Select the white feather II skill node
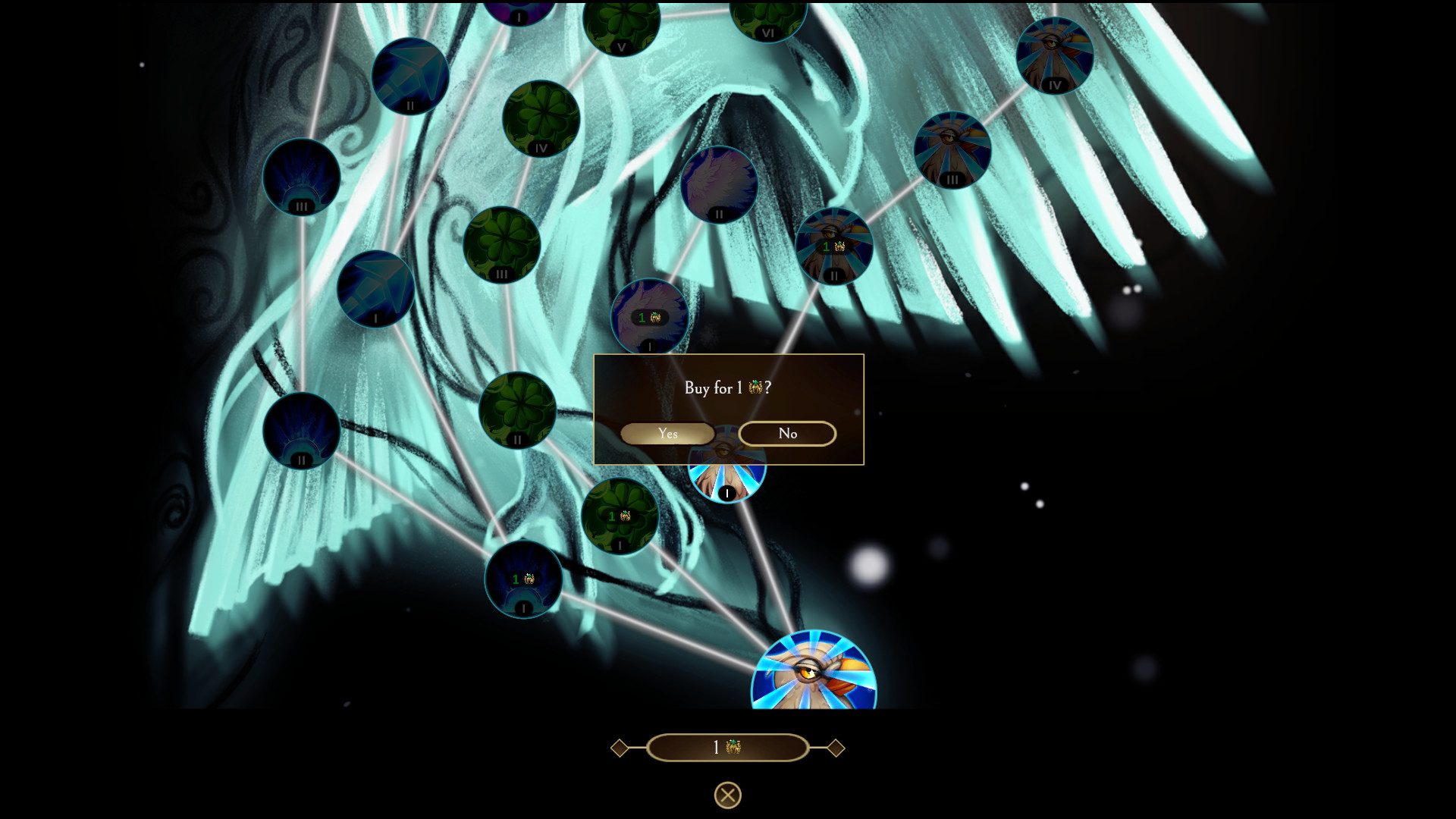 click(717, 184)
